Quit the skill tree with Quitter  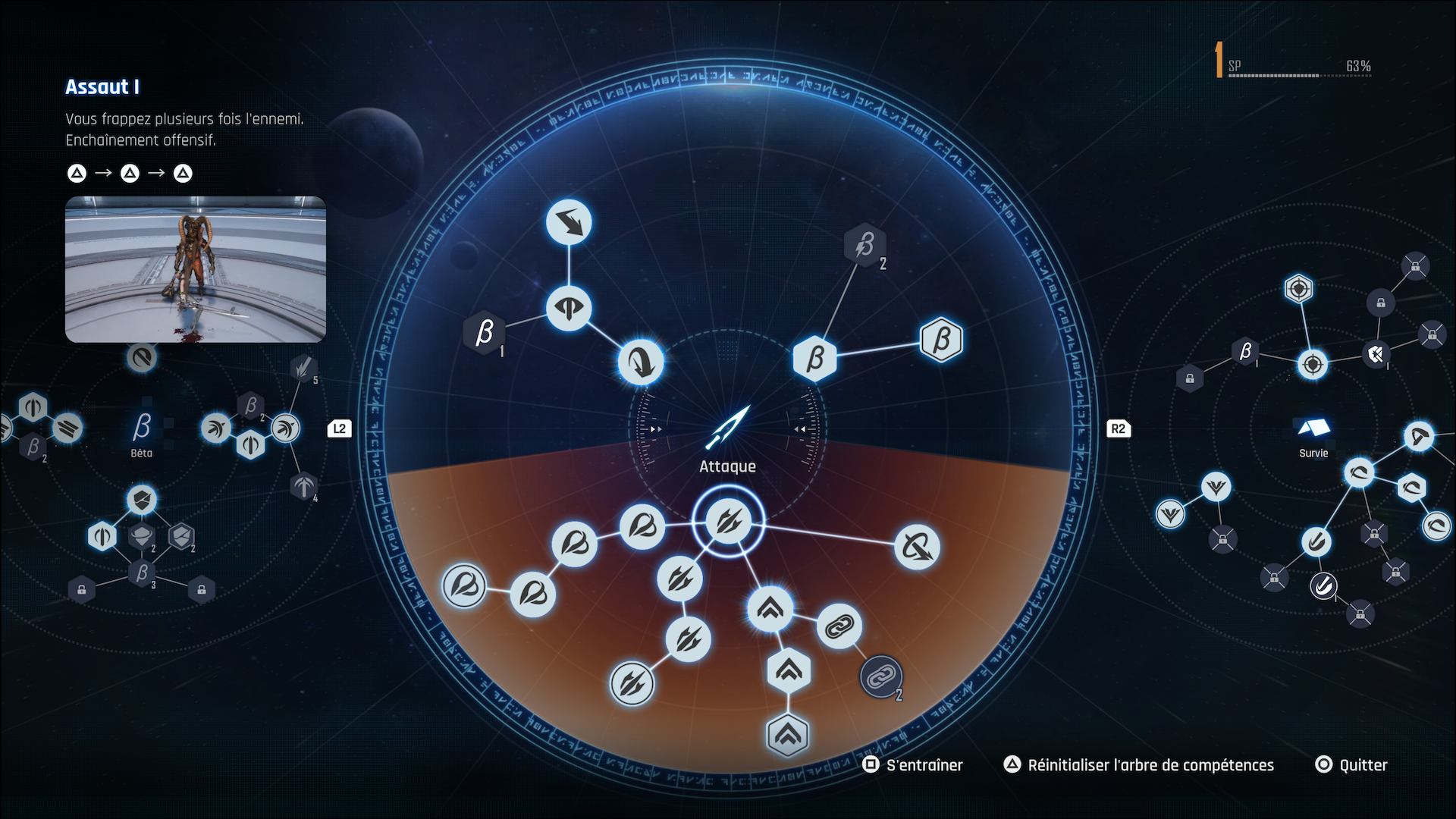point(1351,765)
